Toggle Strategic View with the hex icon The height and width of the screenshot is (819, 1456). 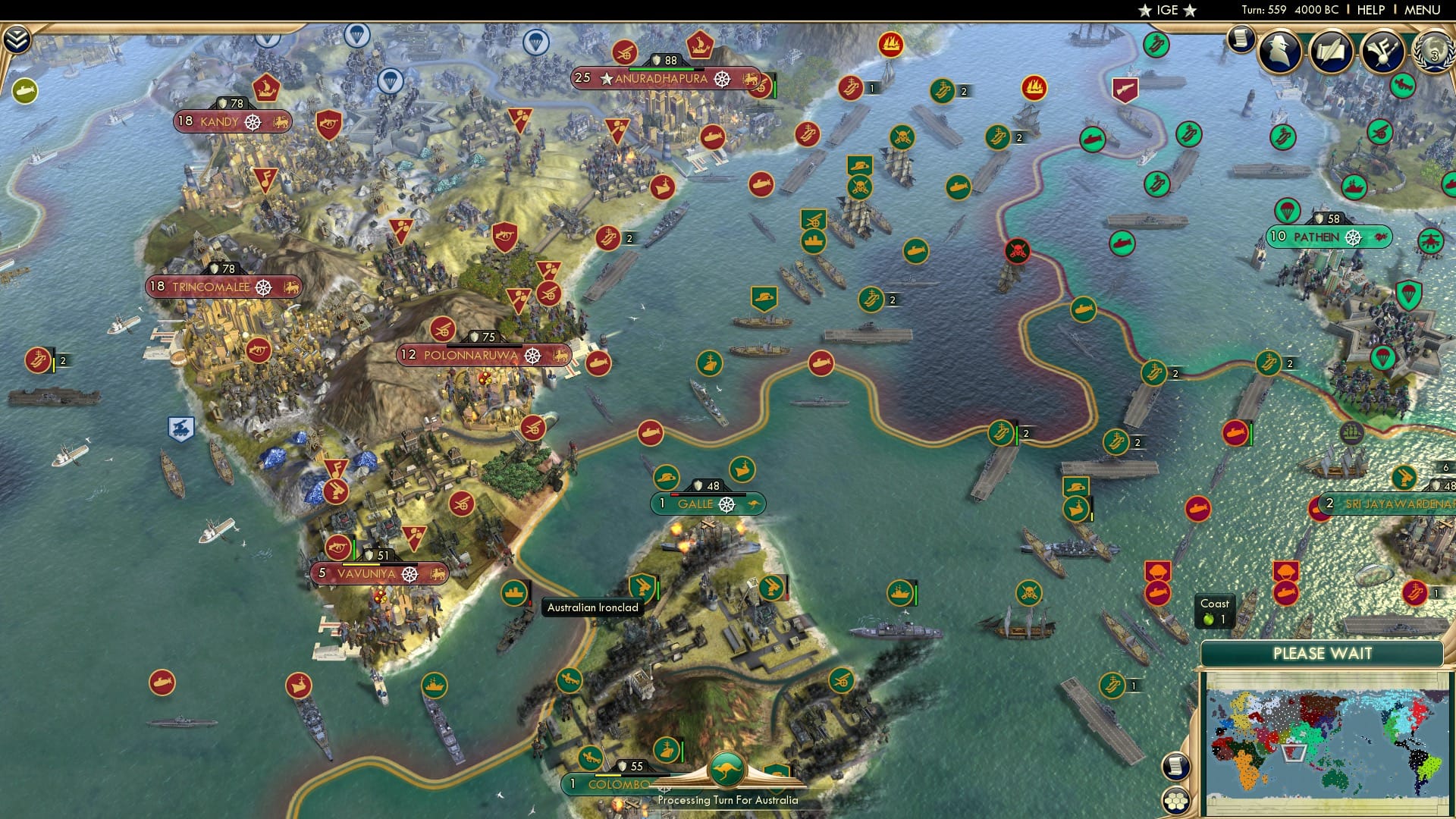tap(1176, 802)
